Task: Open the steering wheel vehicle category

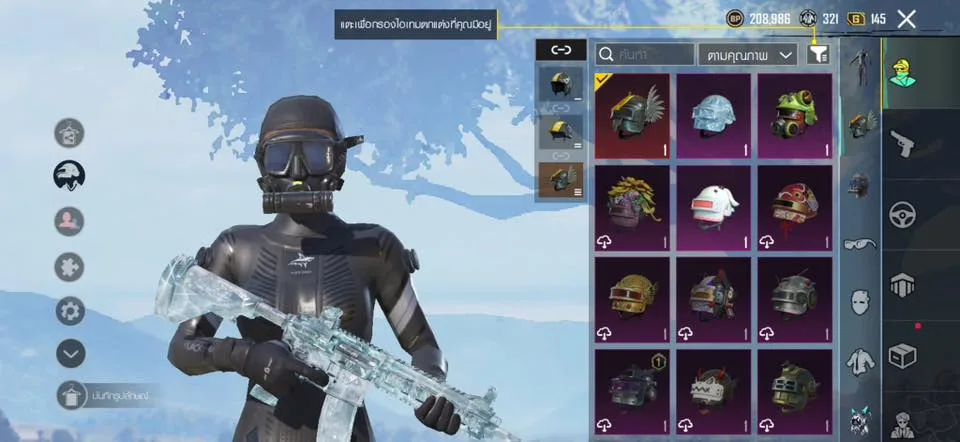Action: (x=903, y=214)
